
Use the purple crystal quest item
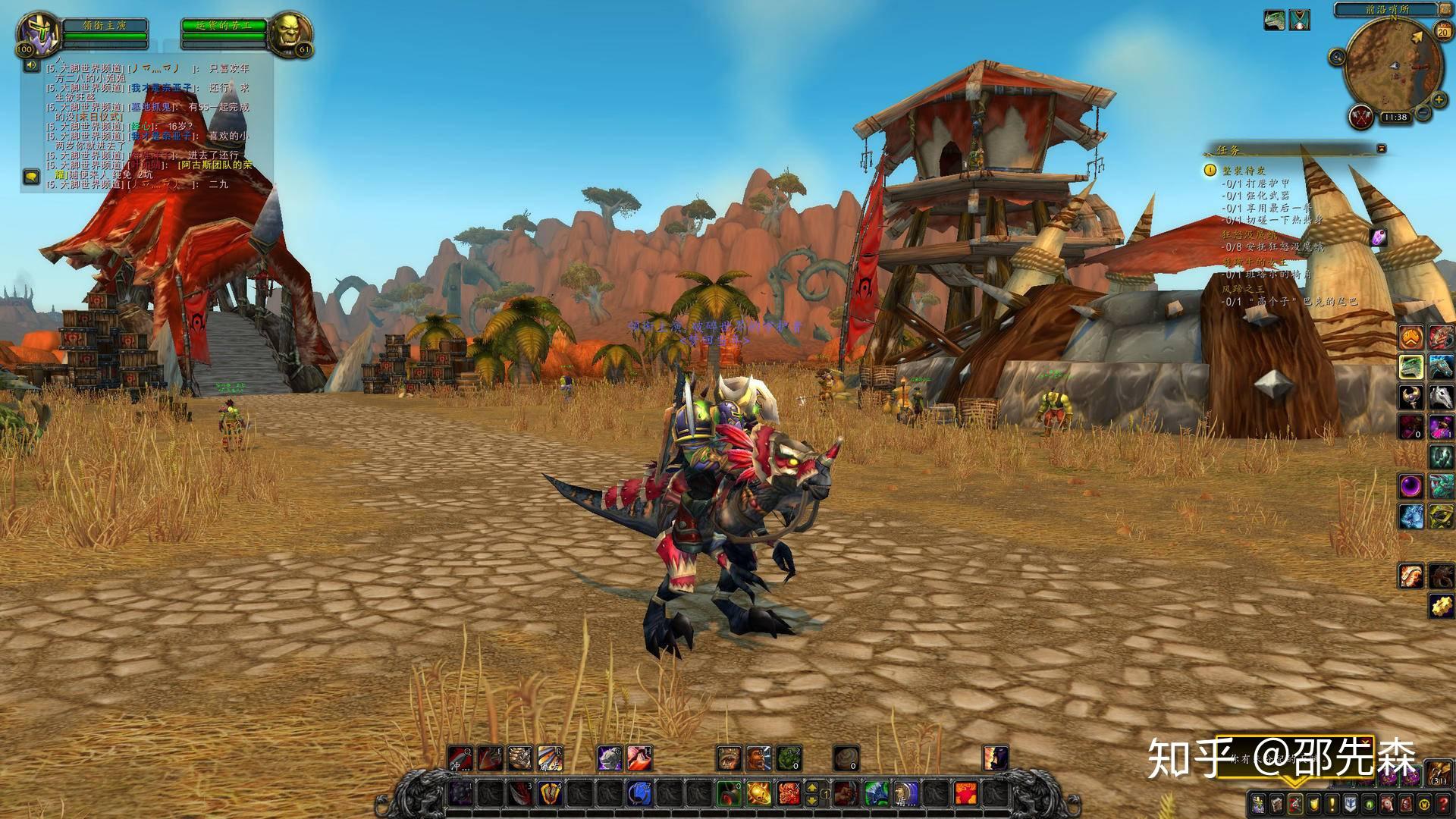(x=1379, y=237)
